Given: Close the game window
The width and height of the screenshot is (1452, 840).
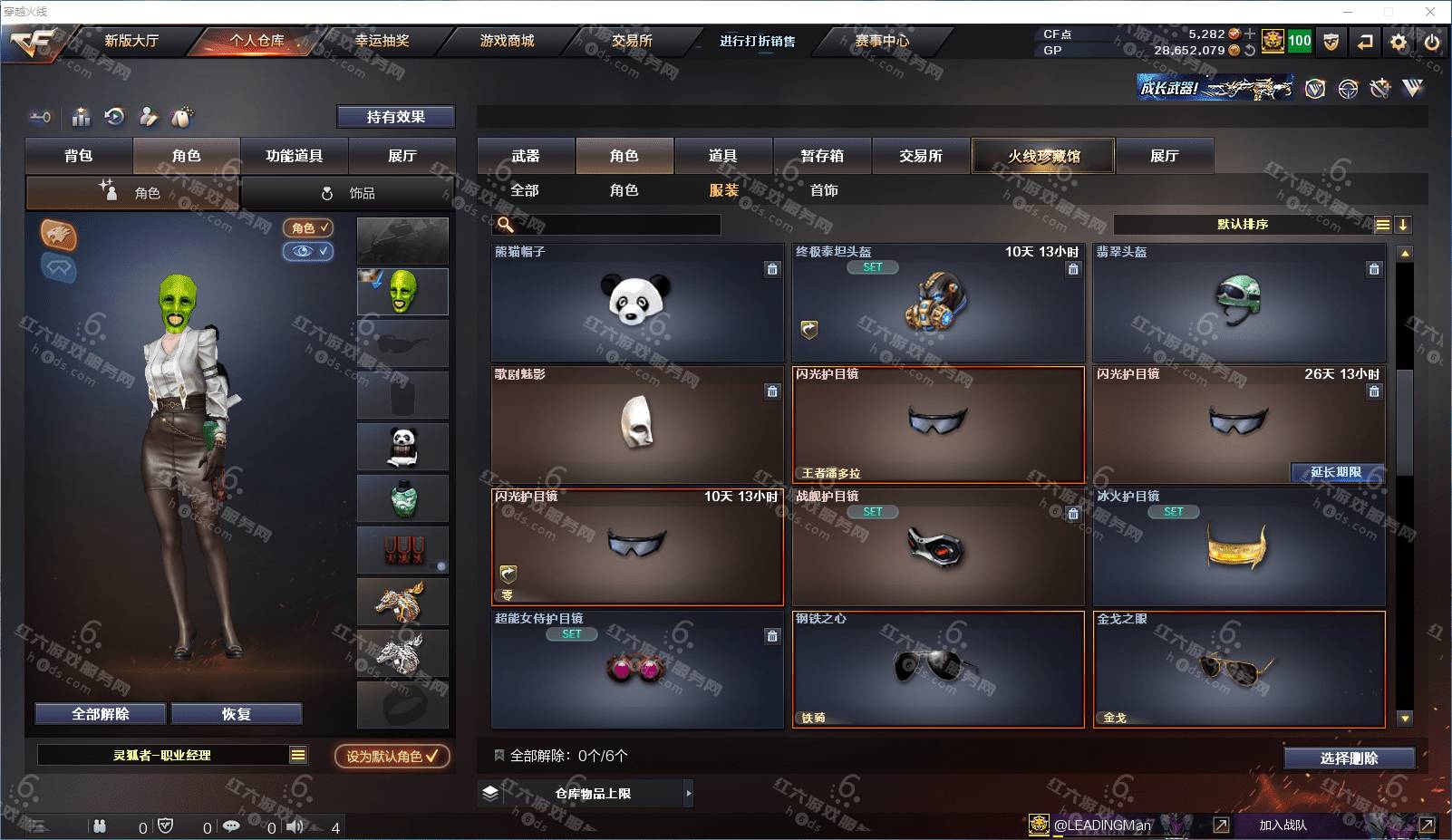Looking at the screenshot, I should tap(1430, 12).
